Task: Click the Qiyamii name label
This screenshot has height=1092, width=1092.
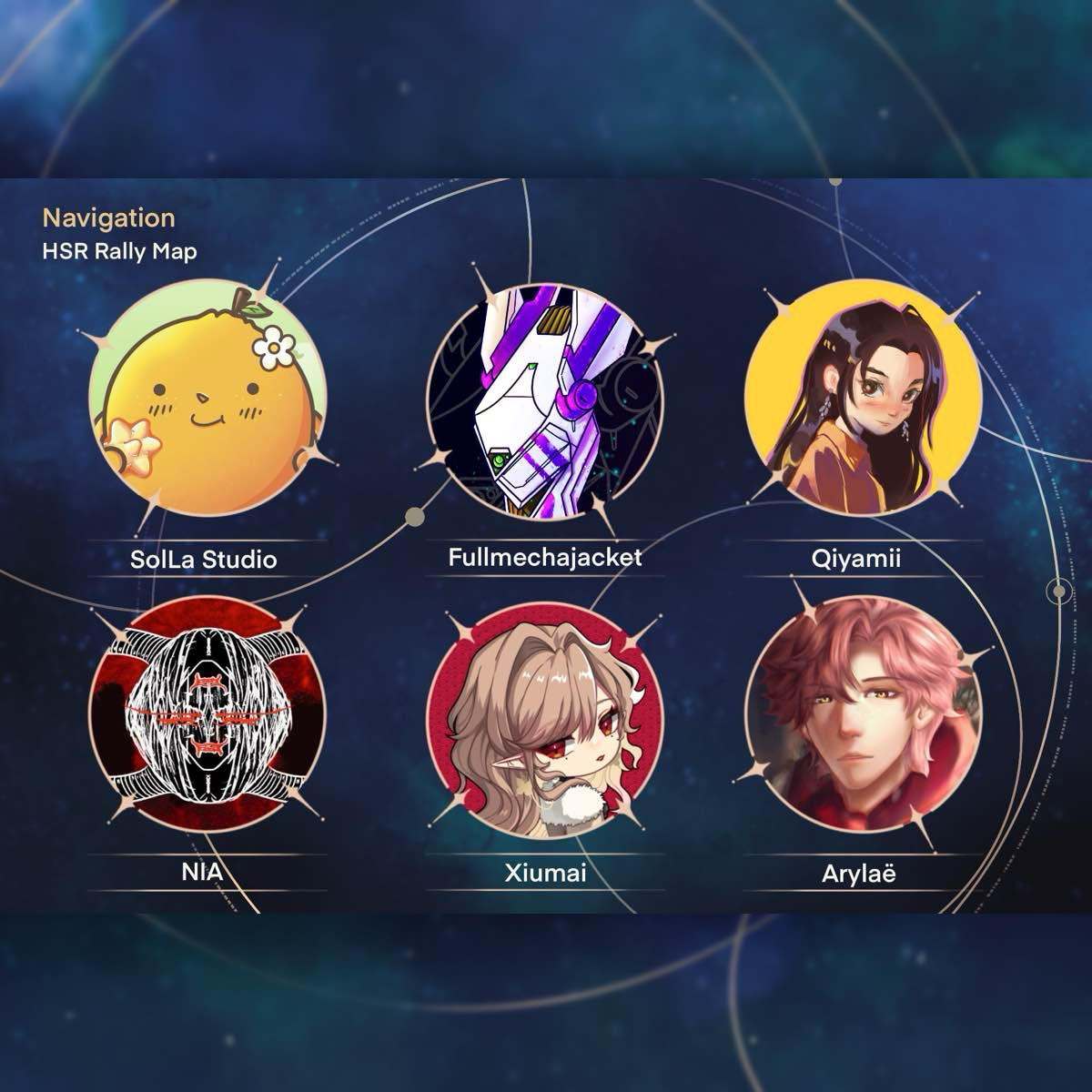Action: 856,558
